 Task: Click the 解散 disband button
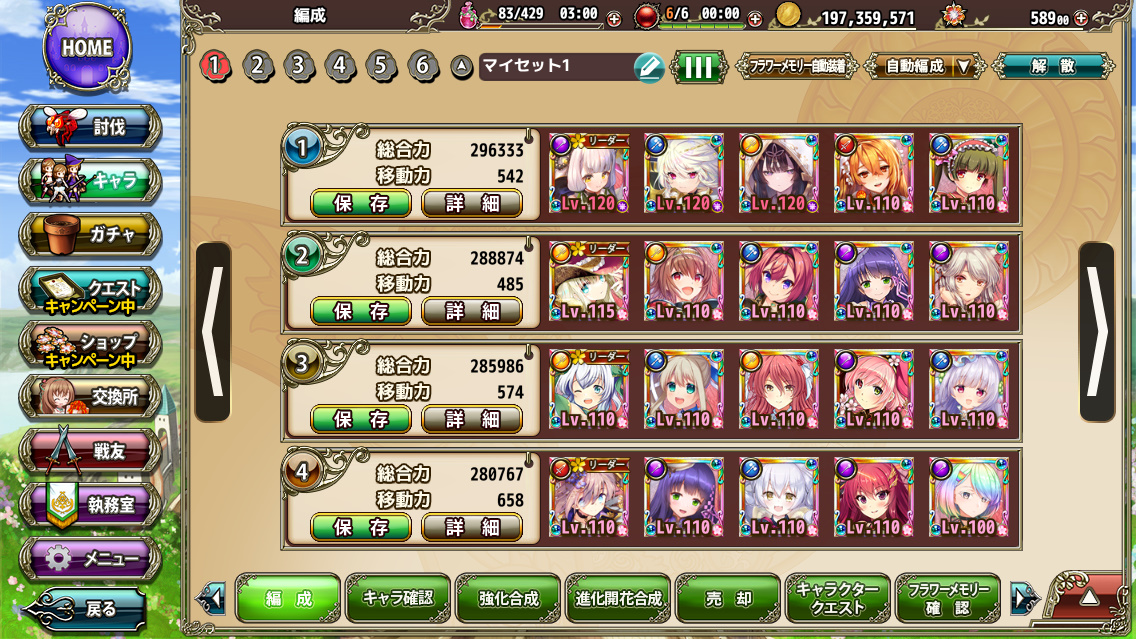1053,67
